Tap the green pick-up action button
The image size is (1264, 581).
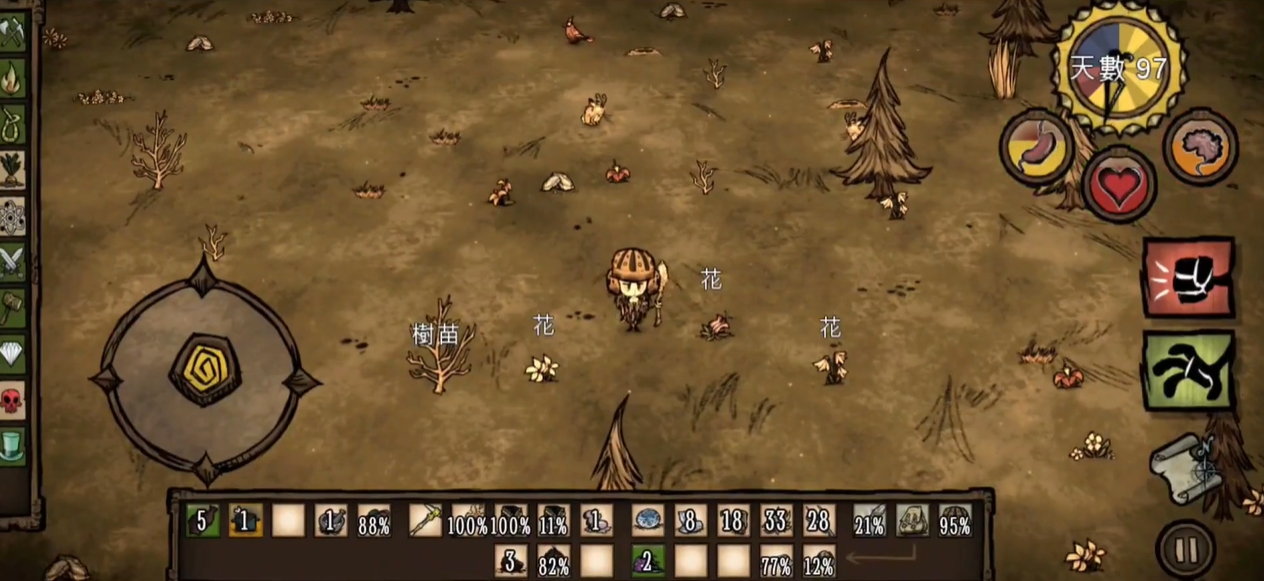(1188, 369)
